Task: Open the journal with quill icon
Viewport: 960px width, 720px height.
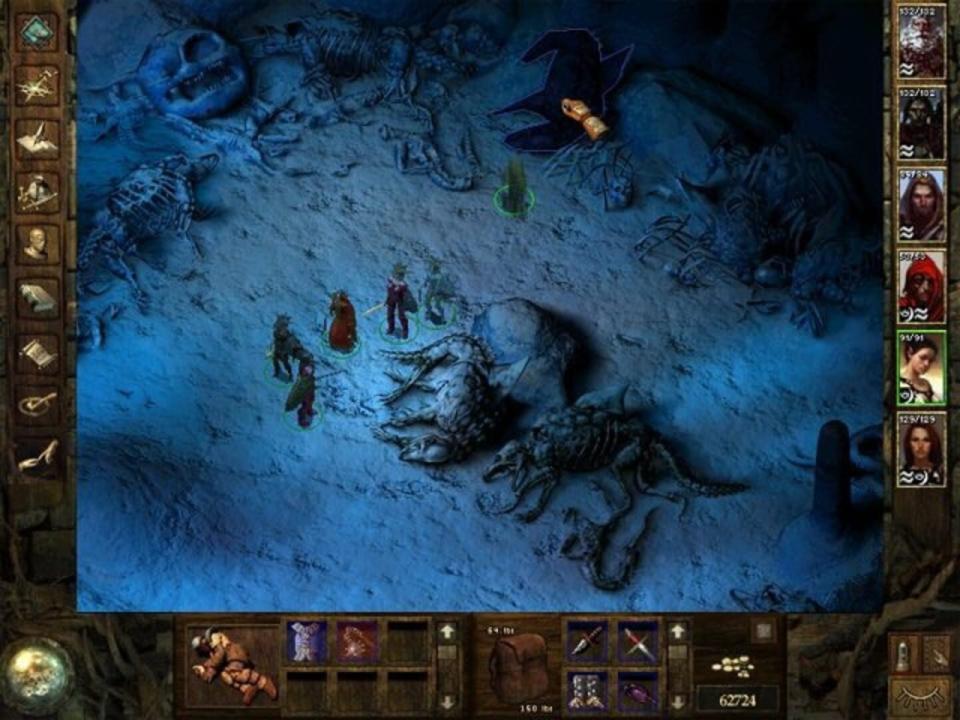Action: click(37, 139)
